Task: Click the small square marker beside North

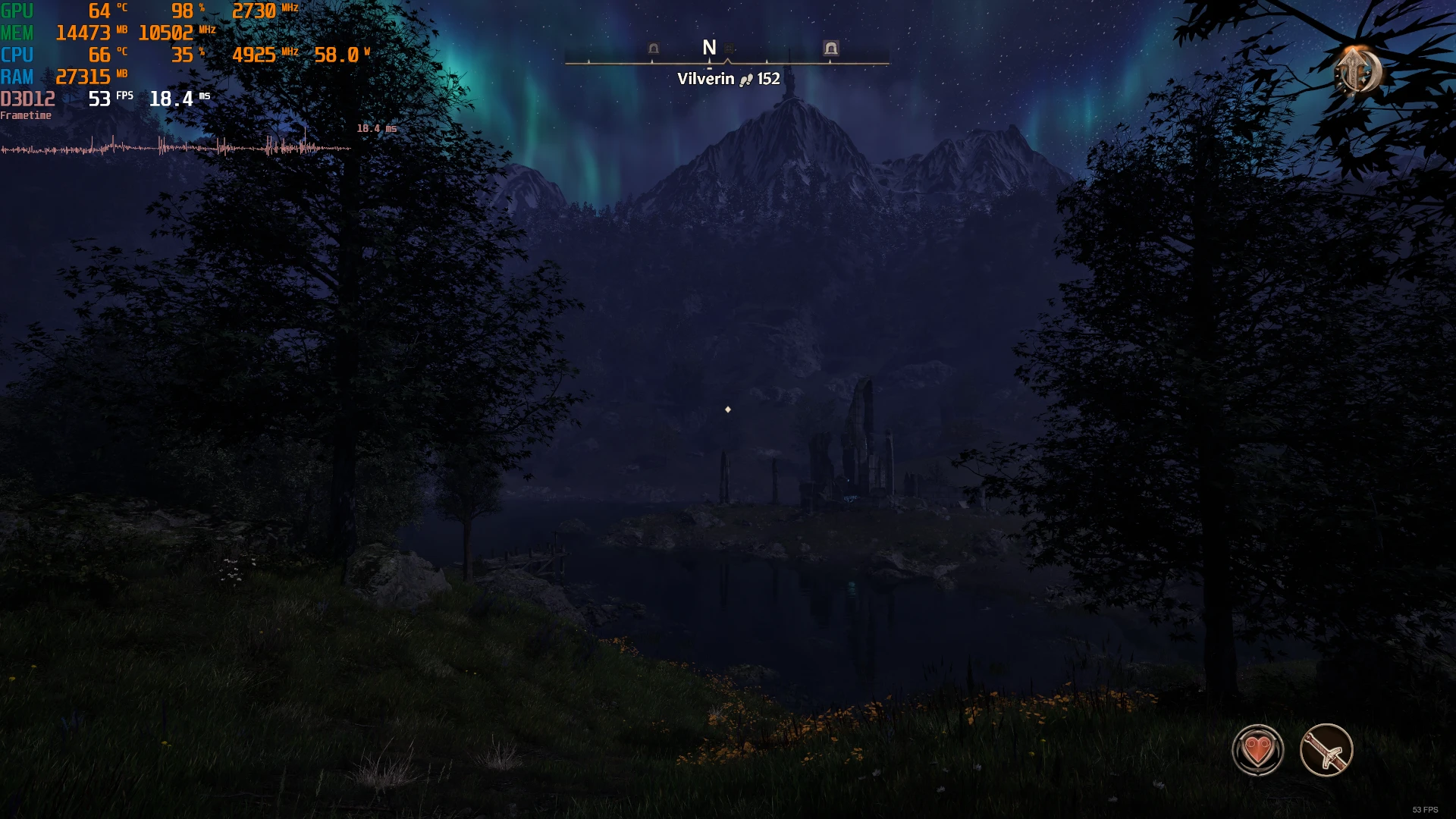Action: click(x=729, y=49)
